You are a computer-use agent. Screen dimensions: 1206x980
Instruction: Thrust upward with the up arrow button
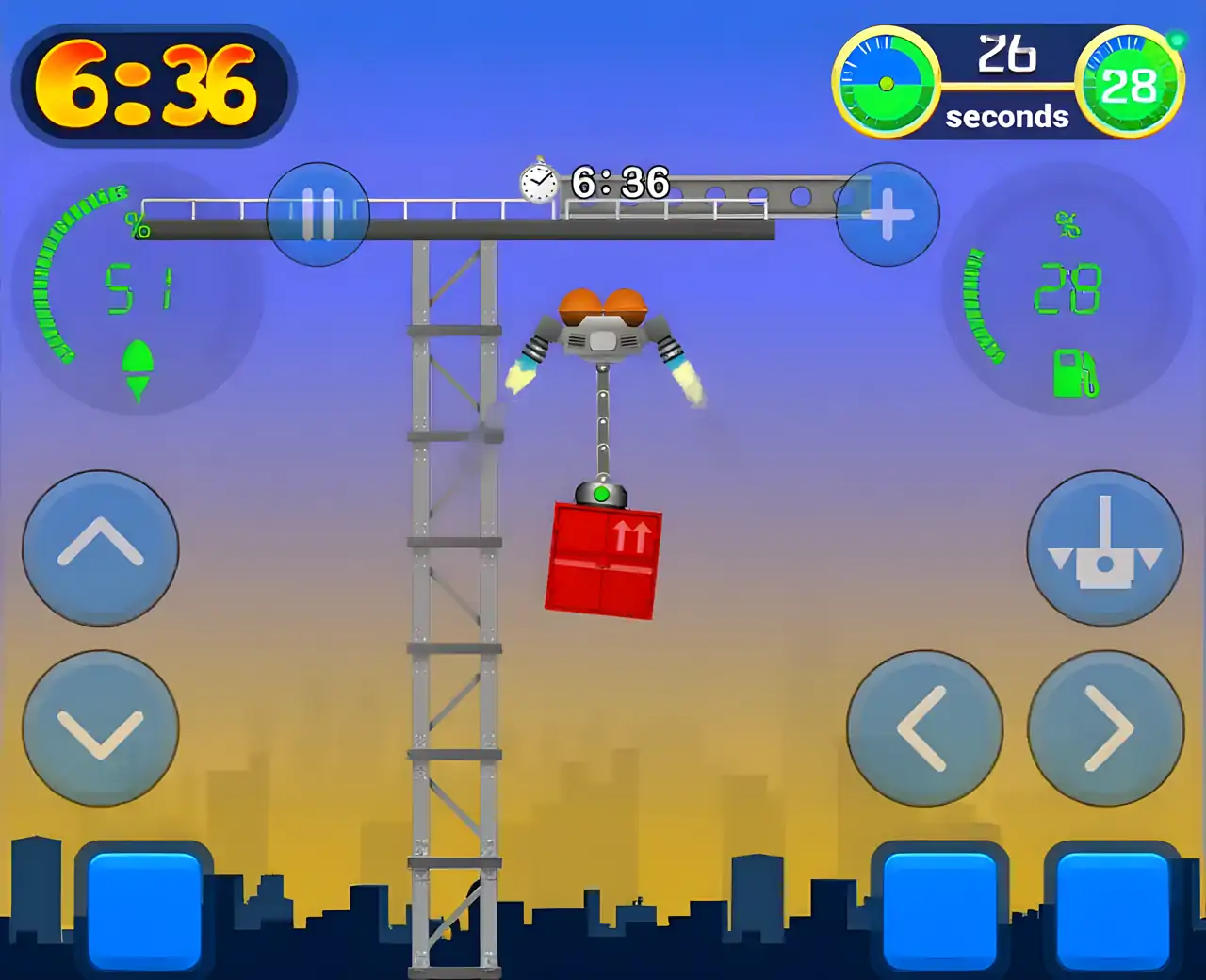click(101, 547)
